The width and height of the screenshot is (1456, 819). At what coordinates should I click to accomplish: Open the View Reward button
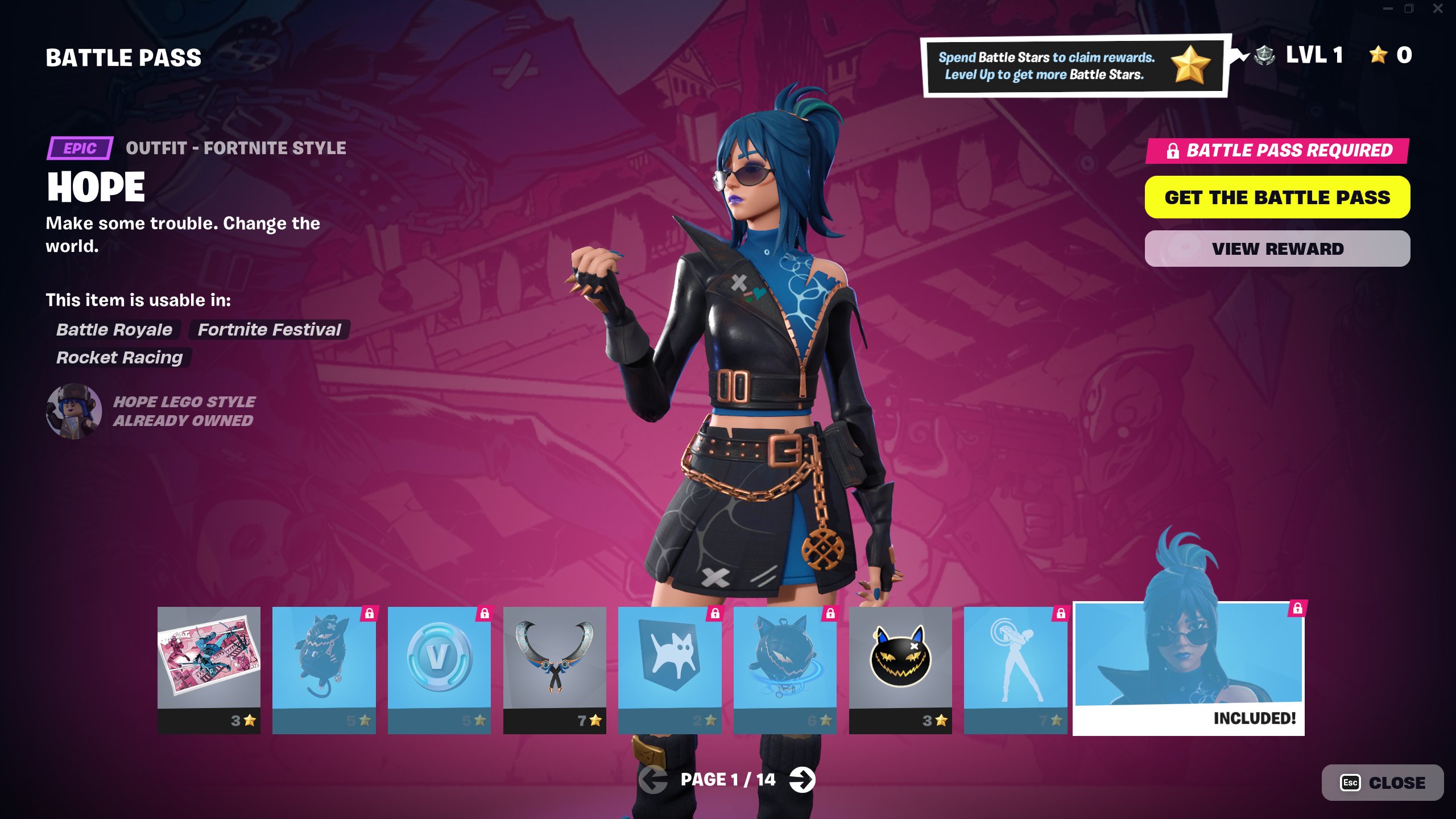pyautogui.click(x=1277, y=249)
